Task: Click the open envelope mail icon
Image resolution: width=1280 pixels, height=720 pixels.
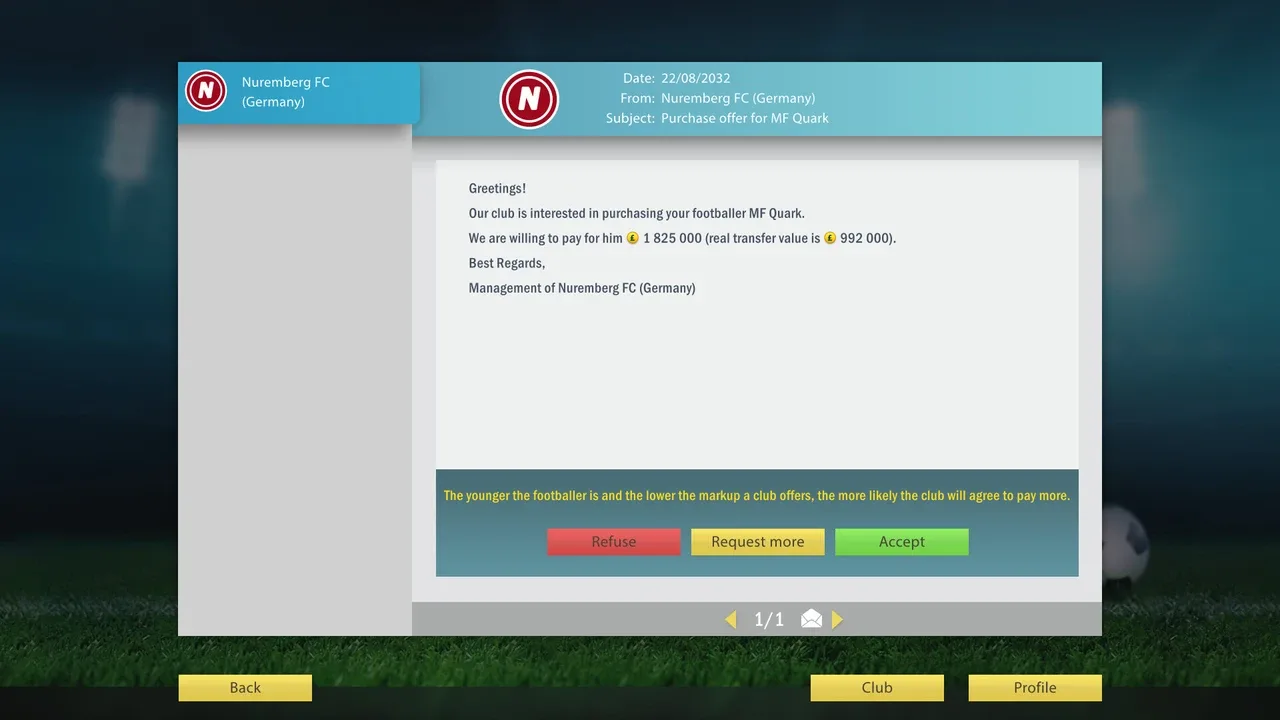Action: (811, 620)
